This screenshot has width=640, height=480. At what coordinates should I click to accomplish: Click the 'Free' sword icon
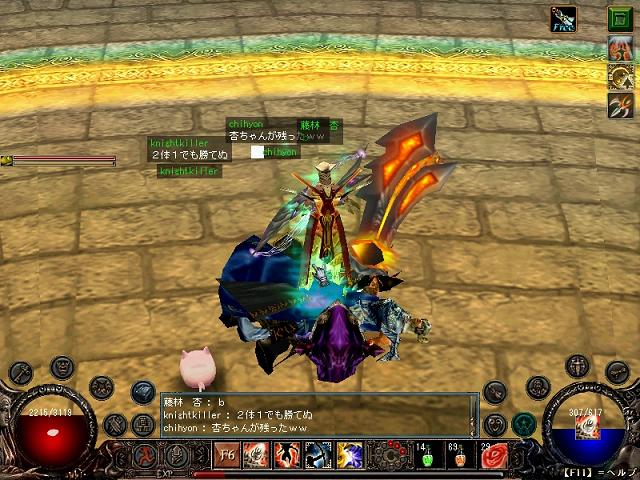tap(565, 18)
